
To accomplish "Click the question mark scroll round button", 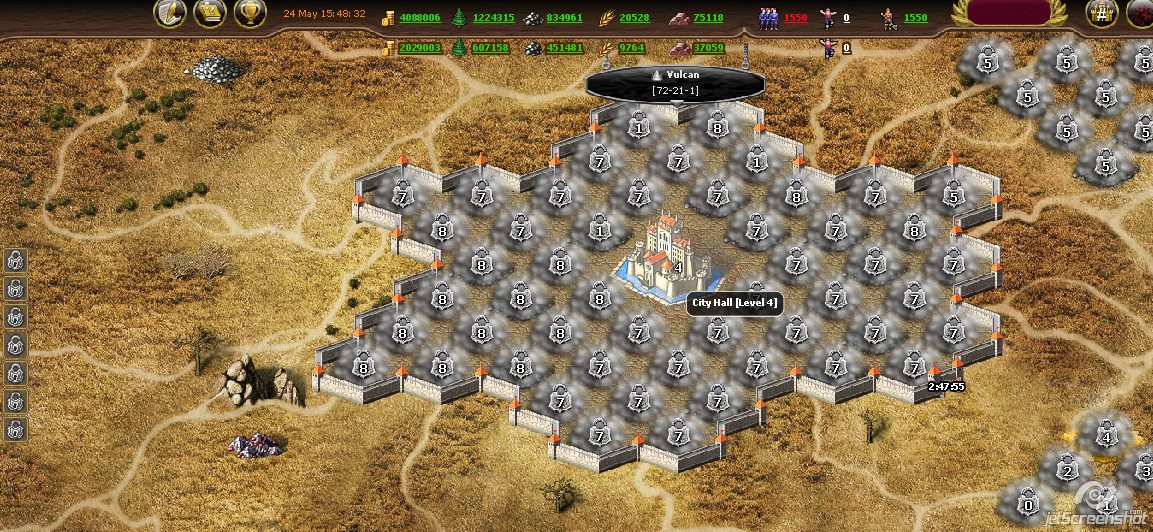I will (210, 13).
